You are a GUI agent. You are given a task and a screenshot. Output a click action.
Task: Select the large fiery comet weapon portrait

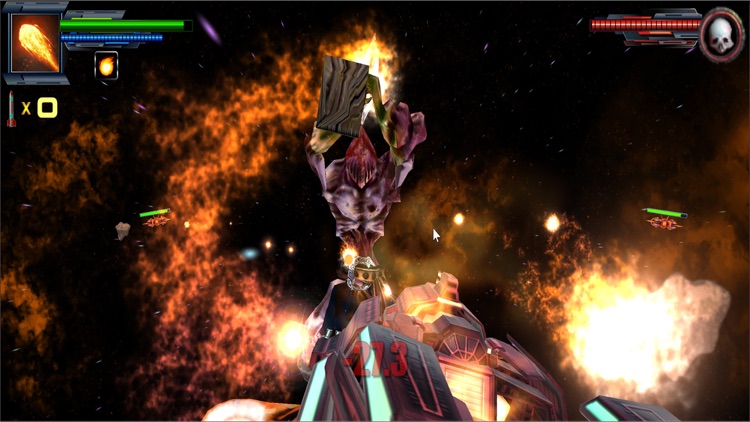click(36, 45)
